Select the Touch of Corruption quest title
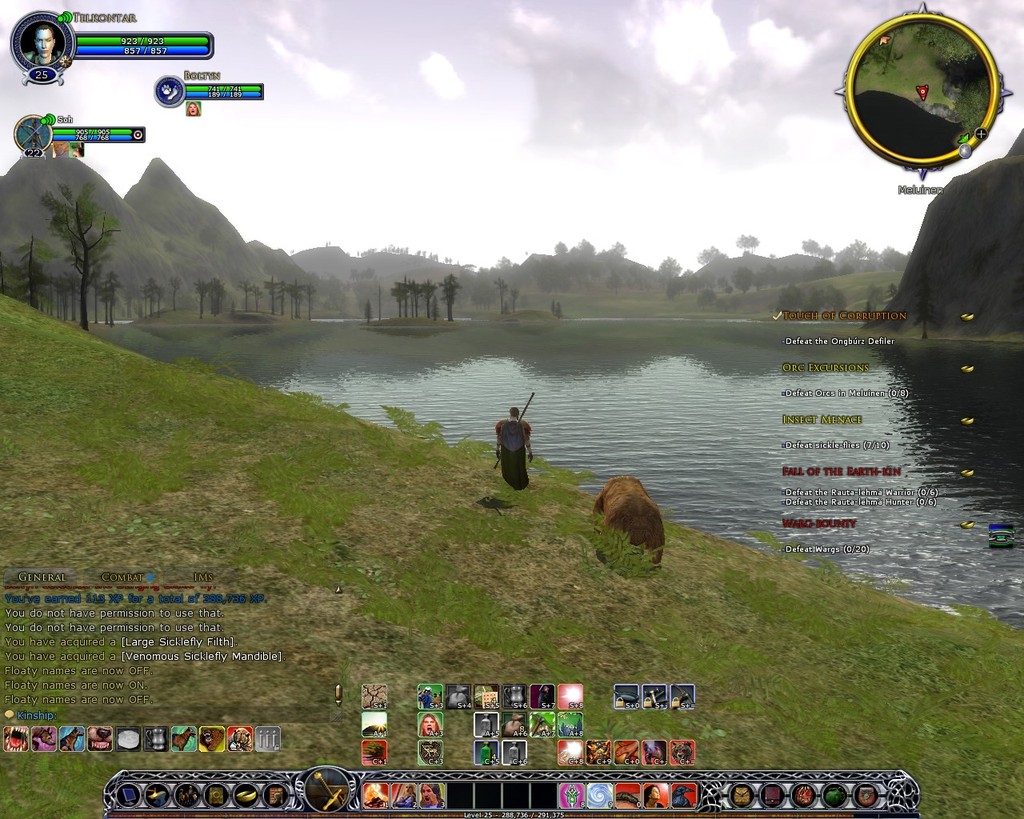Image resolution: width=1024 pixels, height=819 pixels. tap(844, 316)
